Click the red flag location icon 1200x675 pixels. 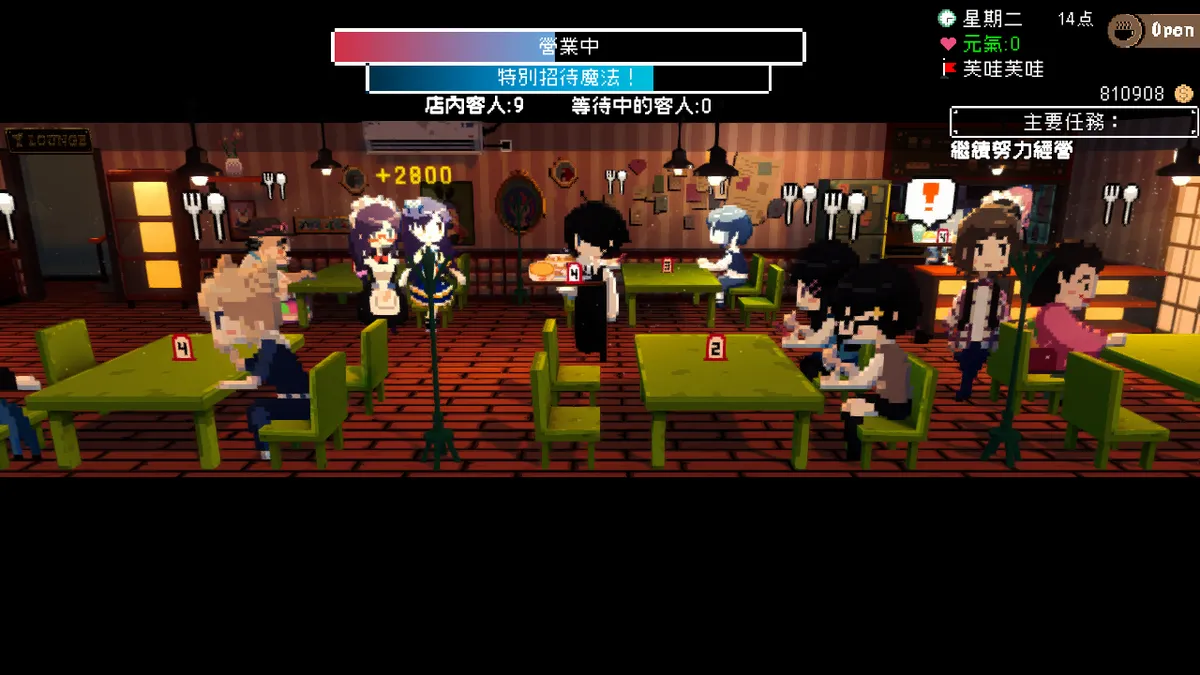point(948,69)
